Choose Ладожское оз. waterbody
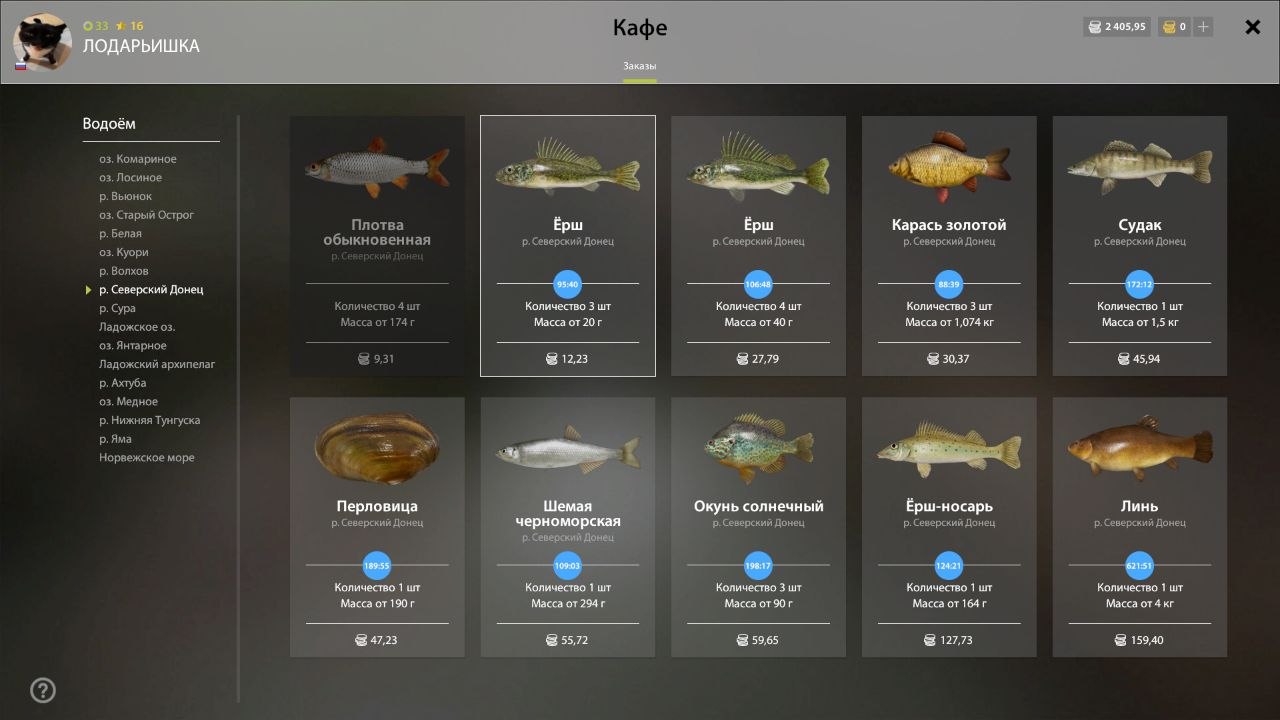 137,327
